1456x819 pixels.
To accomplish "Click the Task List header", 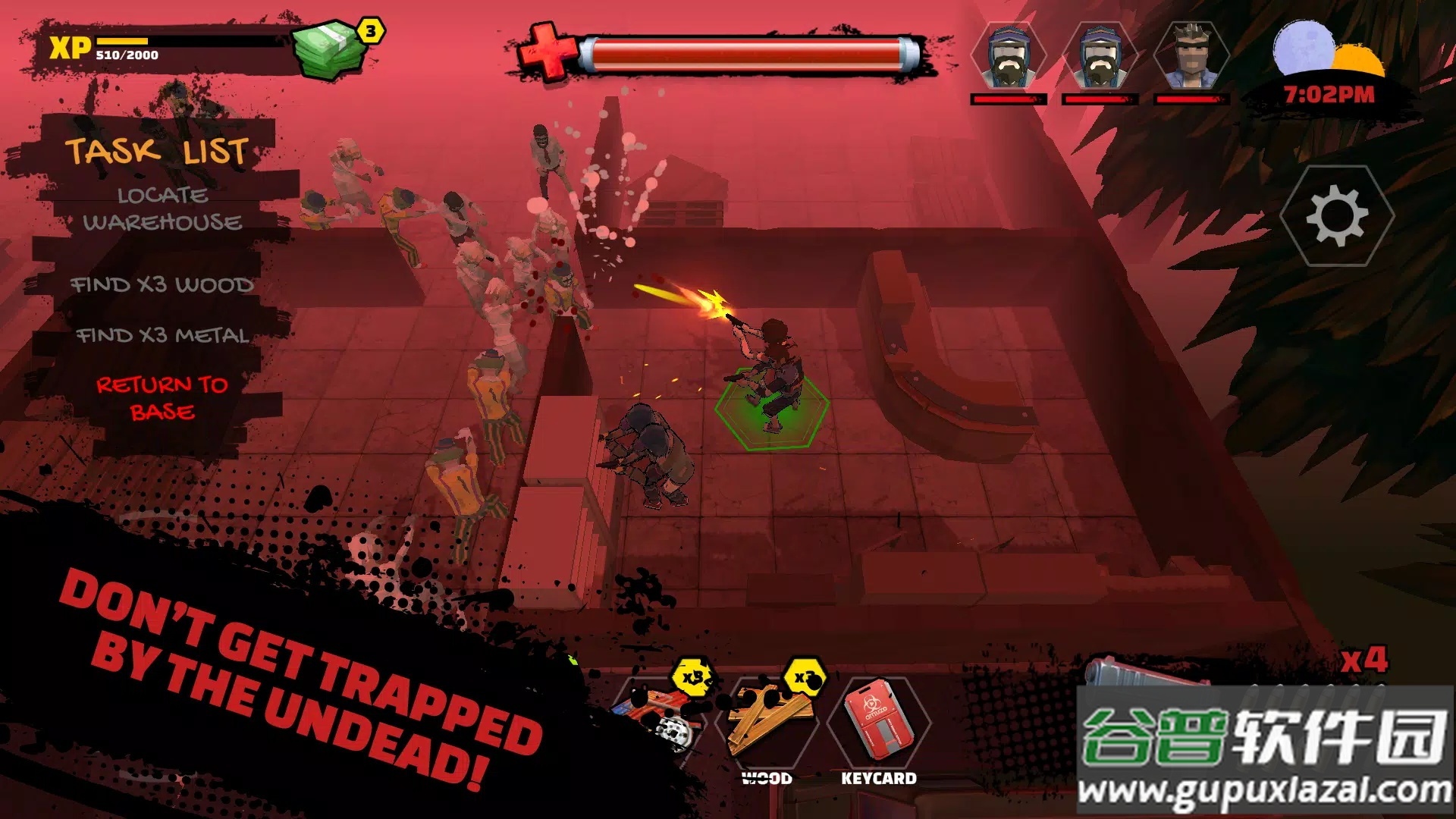I will (157, 151).
